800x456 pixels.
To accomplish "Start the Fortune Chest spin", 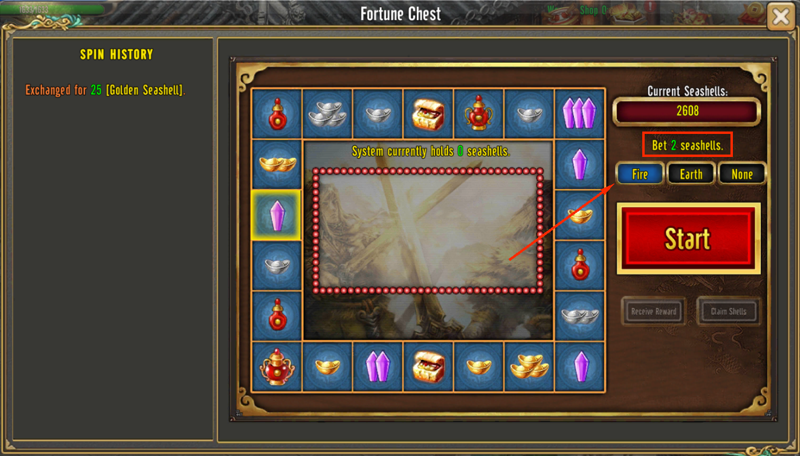I will point(688,238).
